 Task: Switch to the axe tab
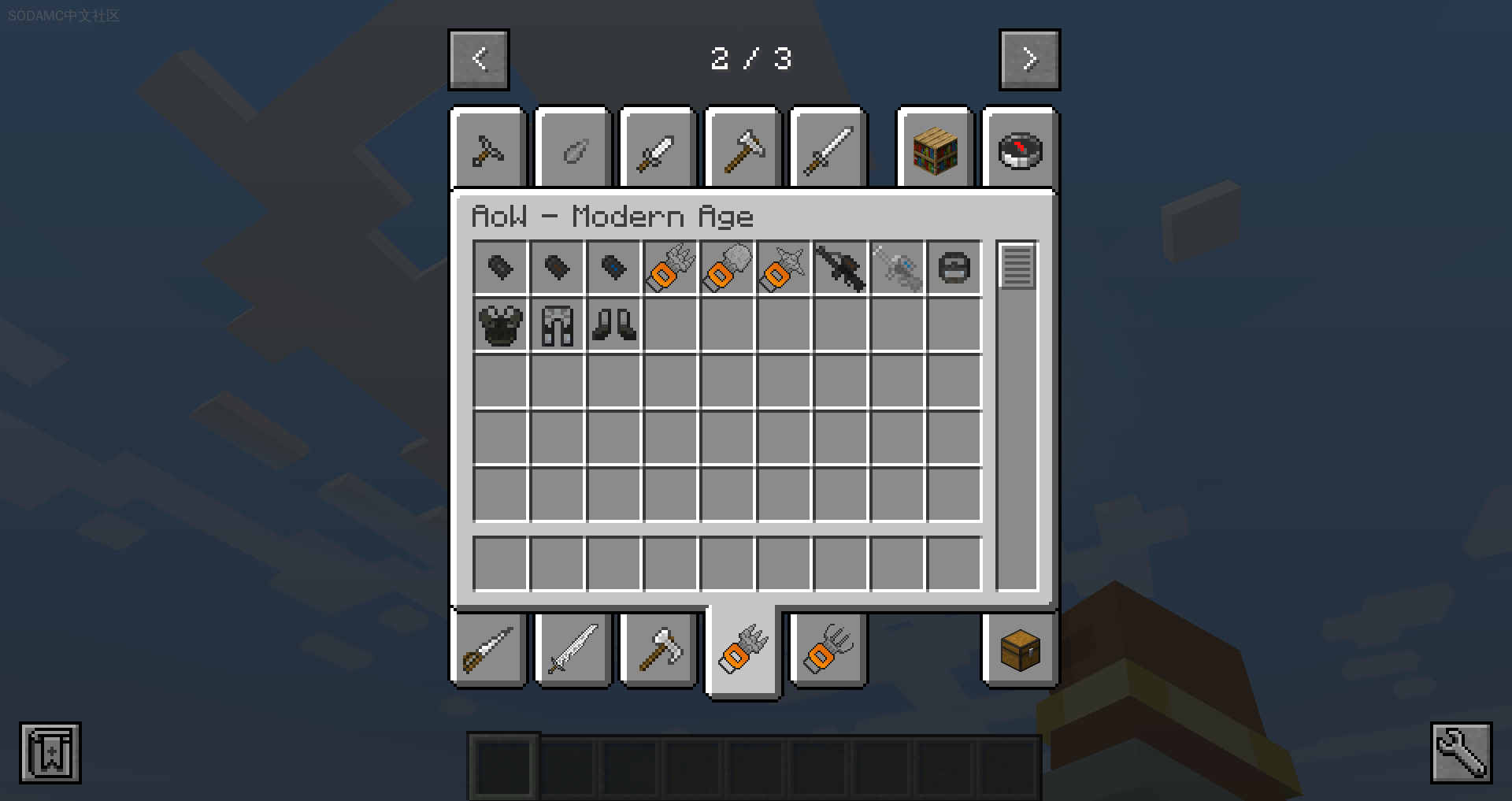[658, 651]
